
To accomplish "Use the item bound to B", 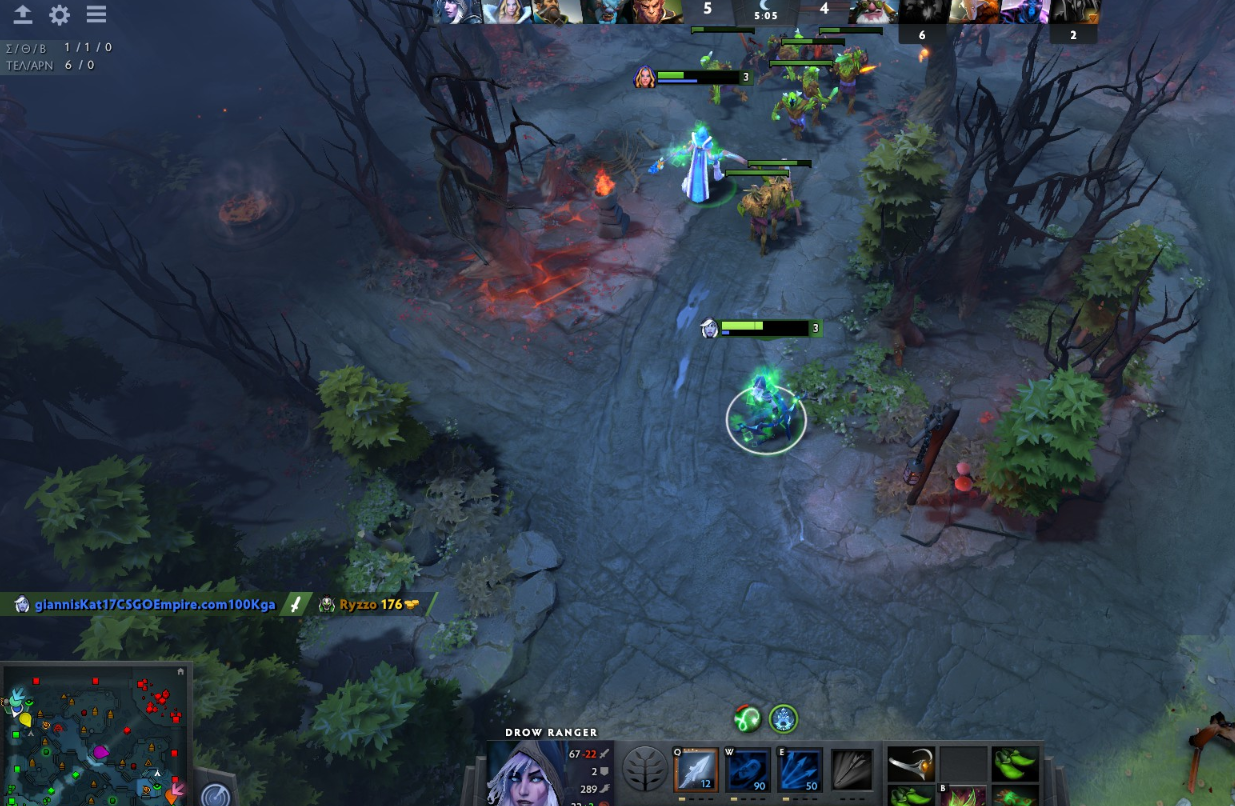I will point(962,797).
